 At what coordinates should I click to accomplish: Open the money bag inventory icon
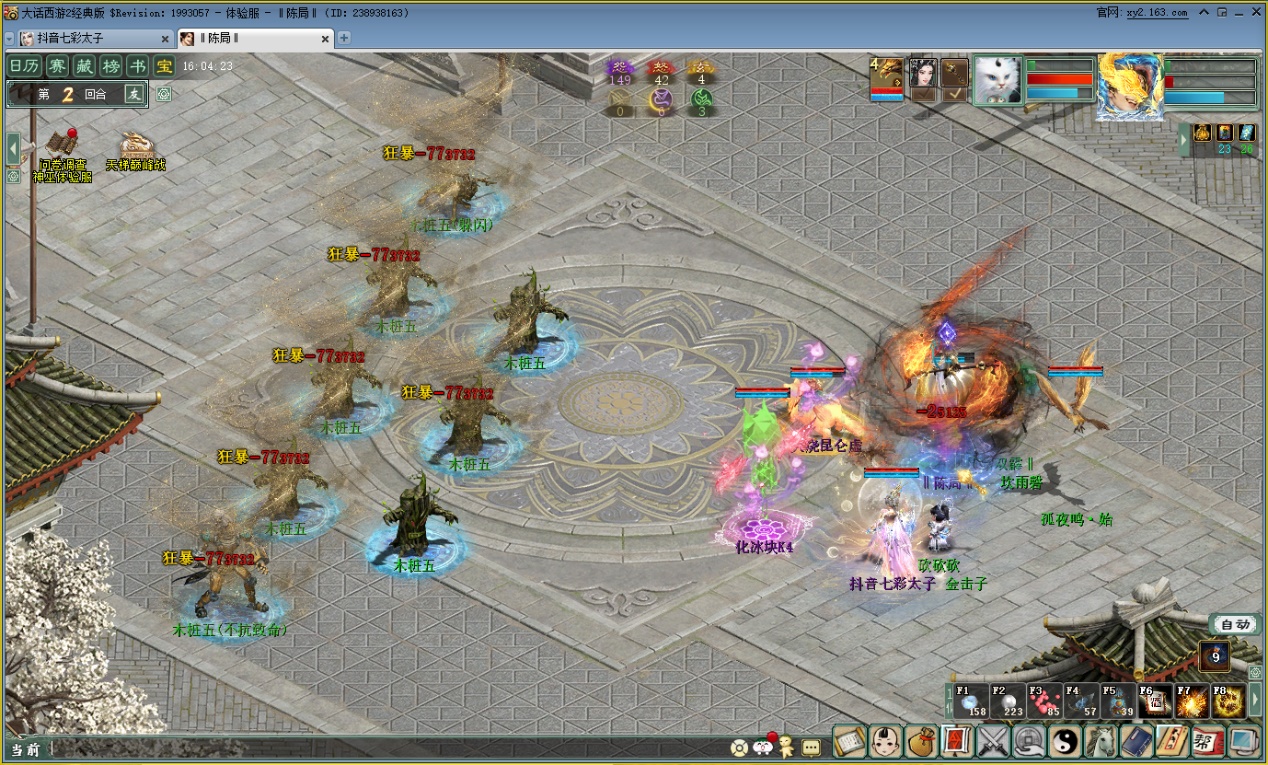click(921, 741)
